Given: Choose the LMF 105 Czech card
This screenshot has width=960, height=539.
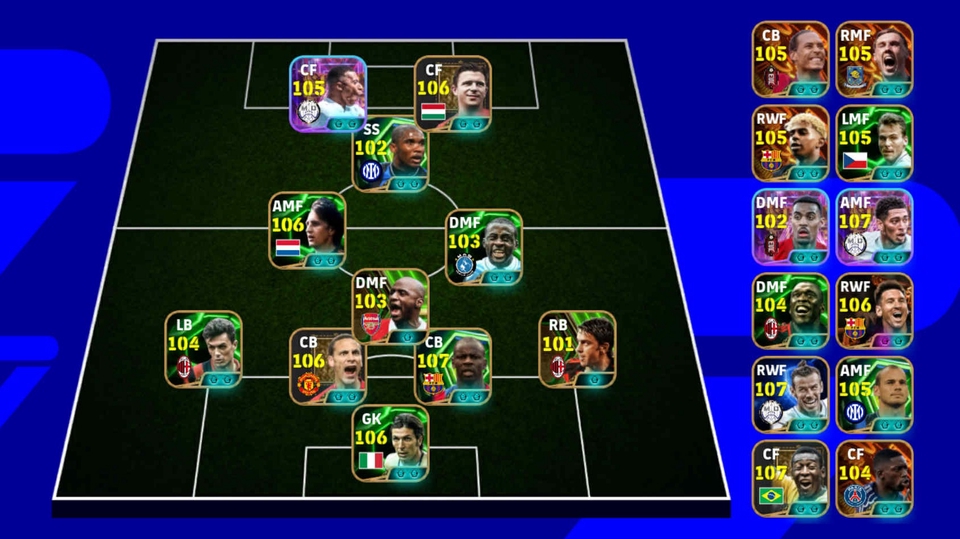Looking at the screenshot, I should [x=874, y=143].
